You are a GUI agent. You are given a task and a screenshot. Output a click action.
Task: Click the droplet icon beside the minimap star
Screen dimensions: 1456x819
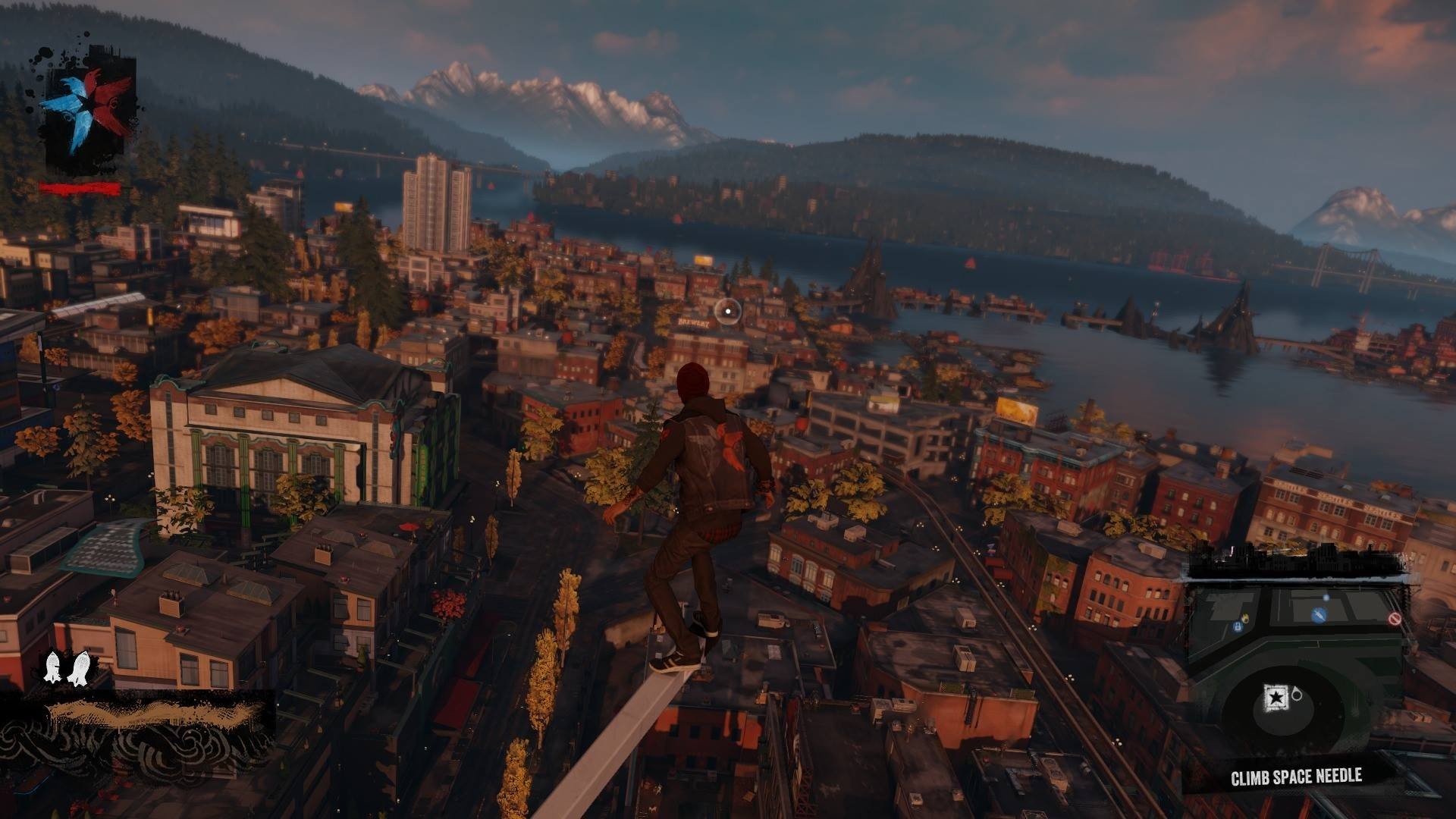(x=1298, y=695)
